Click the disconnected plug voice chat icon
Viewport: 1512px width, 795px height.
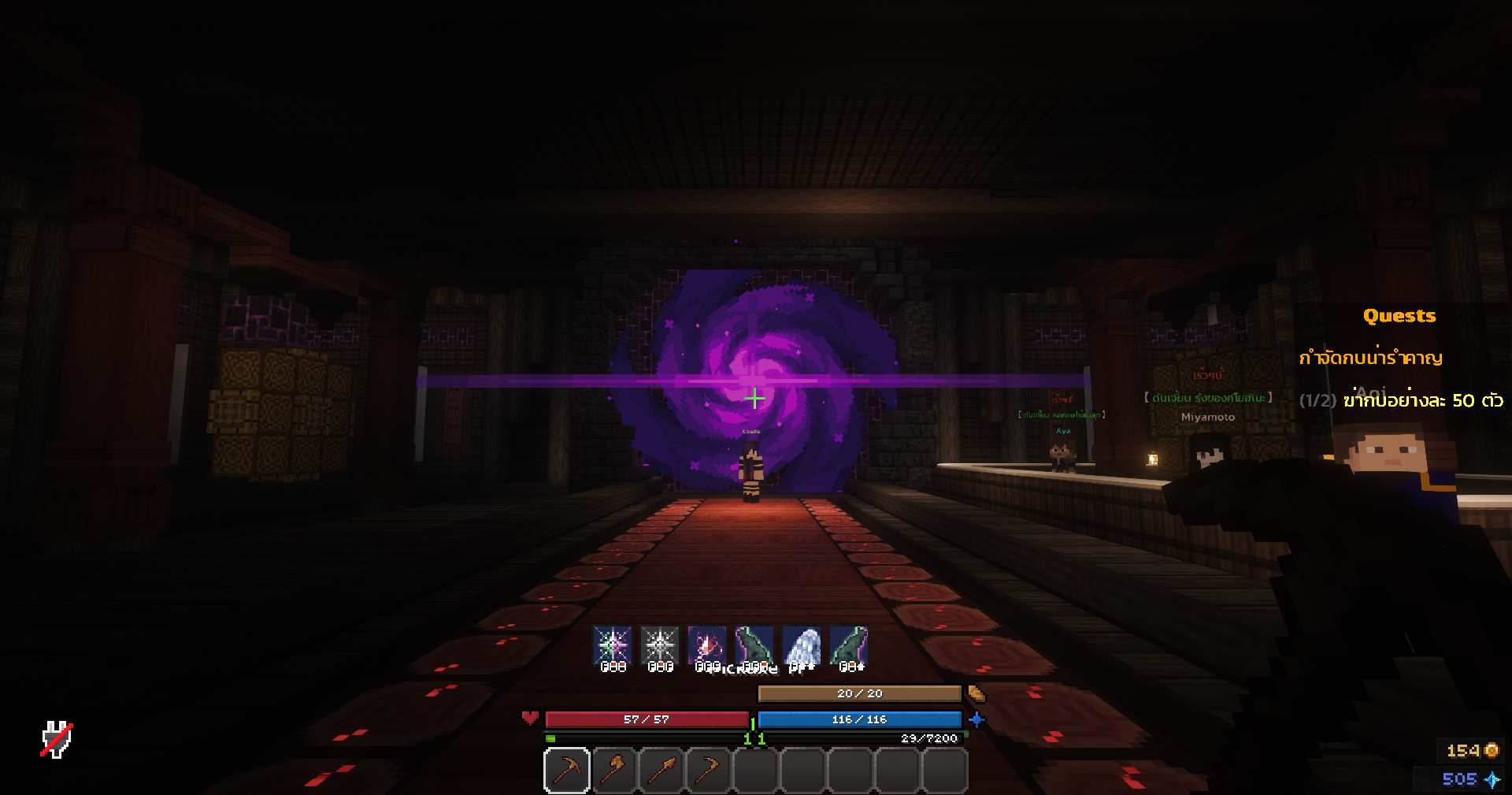click(x=57, y=739)
